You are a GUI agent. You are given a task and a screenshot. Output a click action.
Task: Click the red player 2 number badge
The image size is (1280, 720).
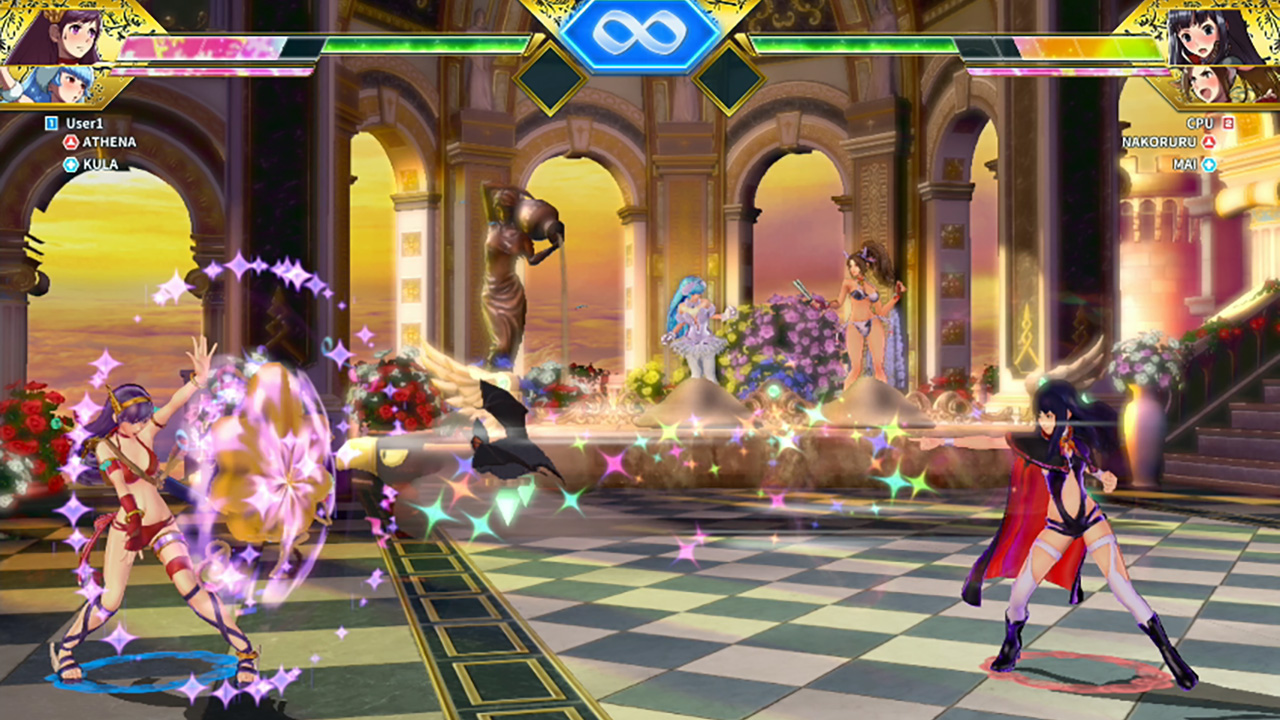[1228, 123]
